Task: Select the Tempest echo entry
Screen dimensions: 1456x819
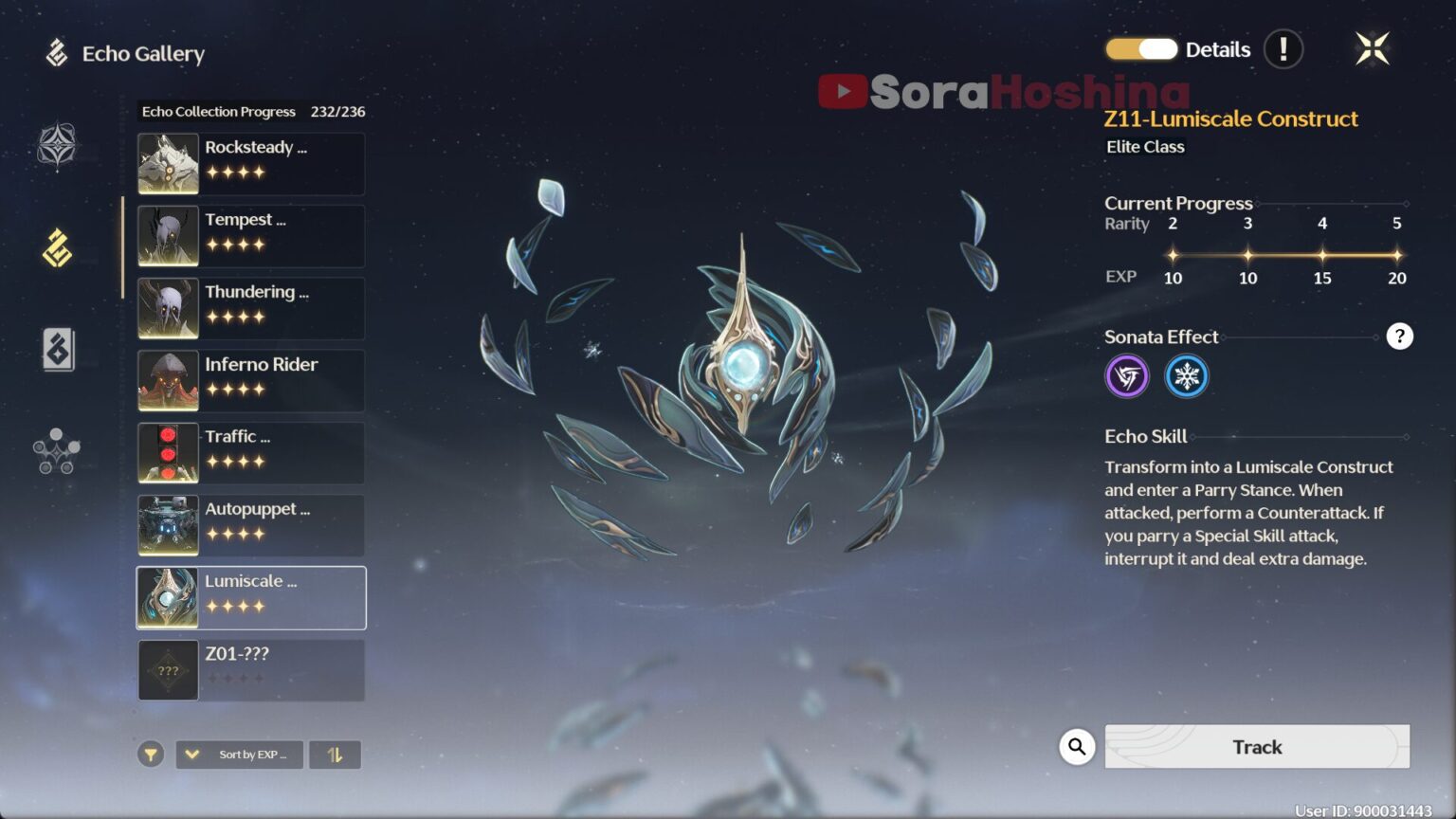Action: [x=251, y=236]
